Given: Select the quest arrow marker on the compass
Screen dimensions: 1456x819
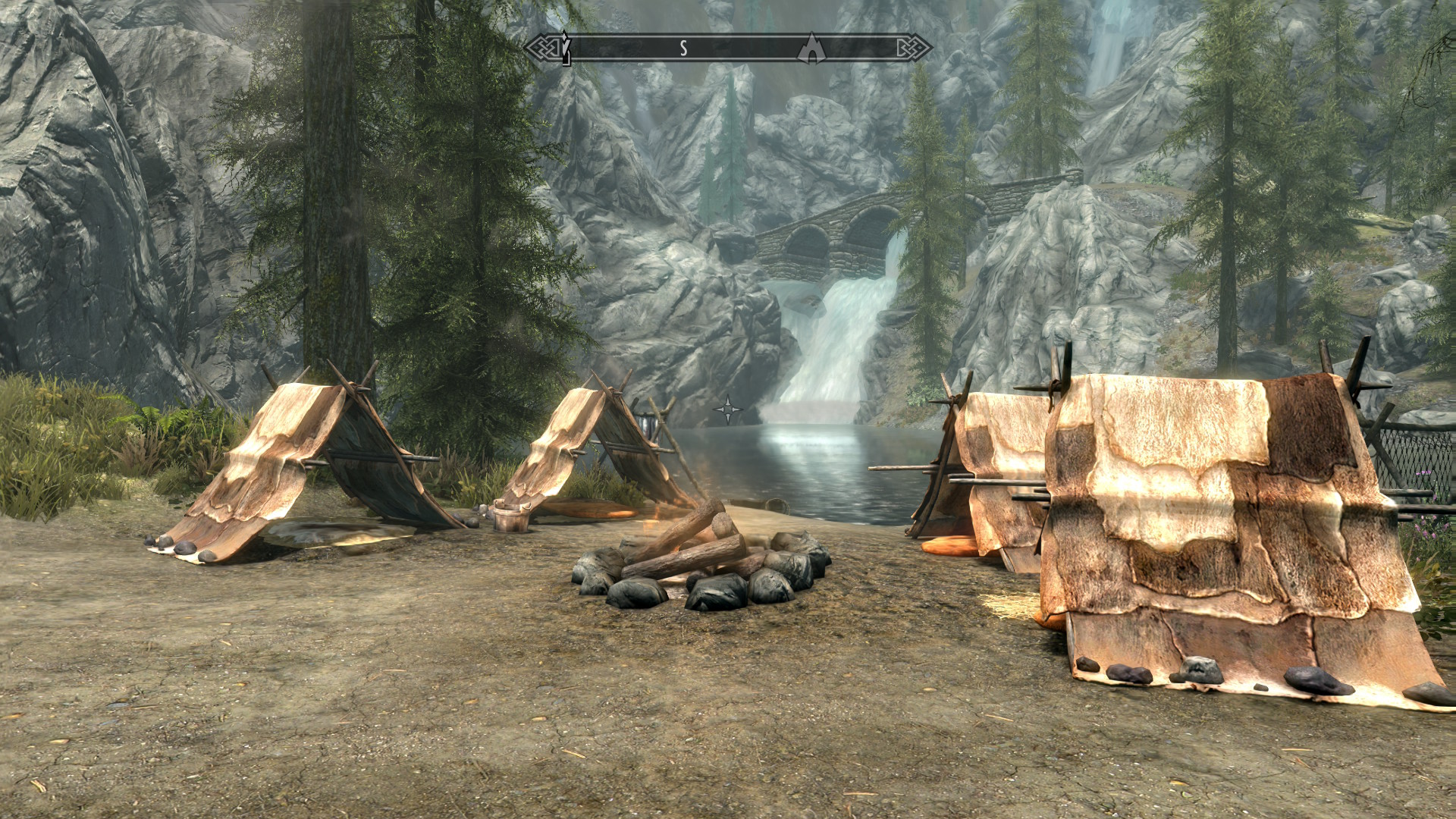Looking at the screenshot, I should pos(566,49).
